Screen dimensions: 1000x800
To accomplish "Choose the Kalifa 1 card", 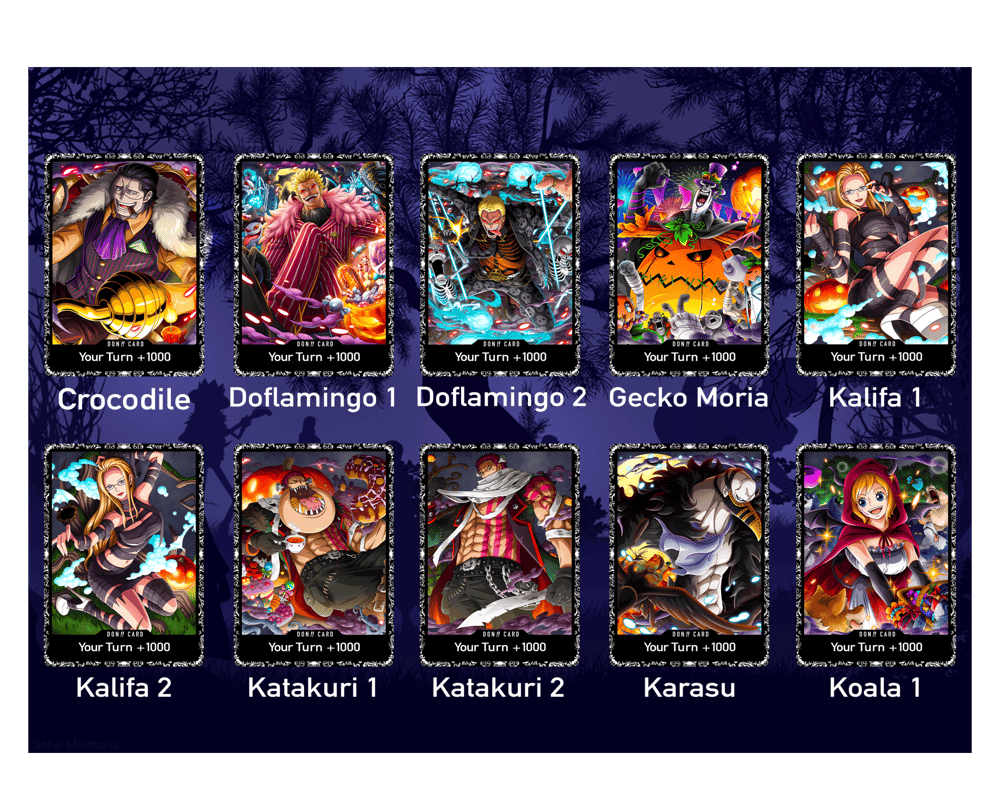I will [876, 264].
